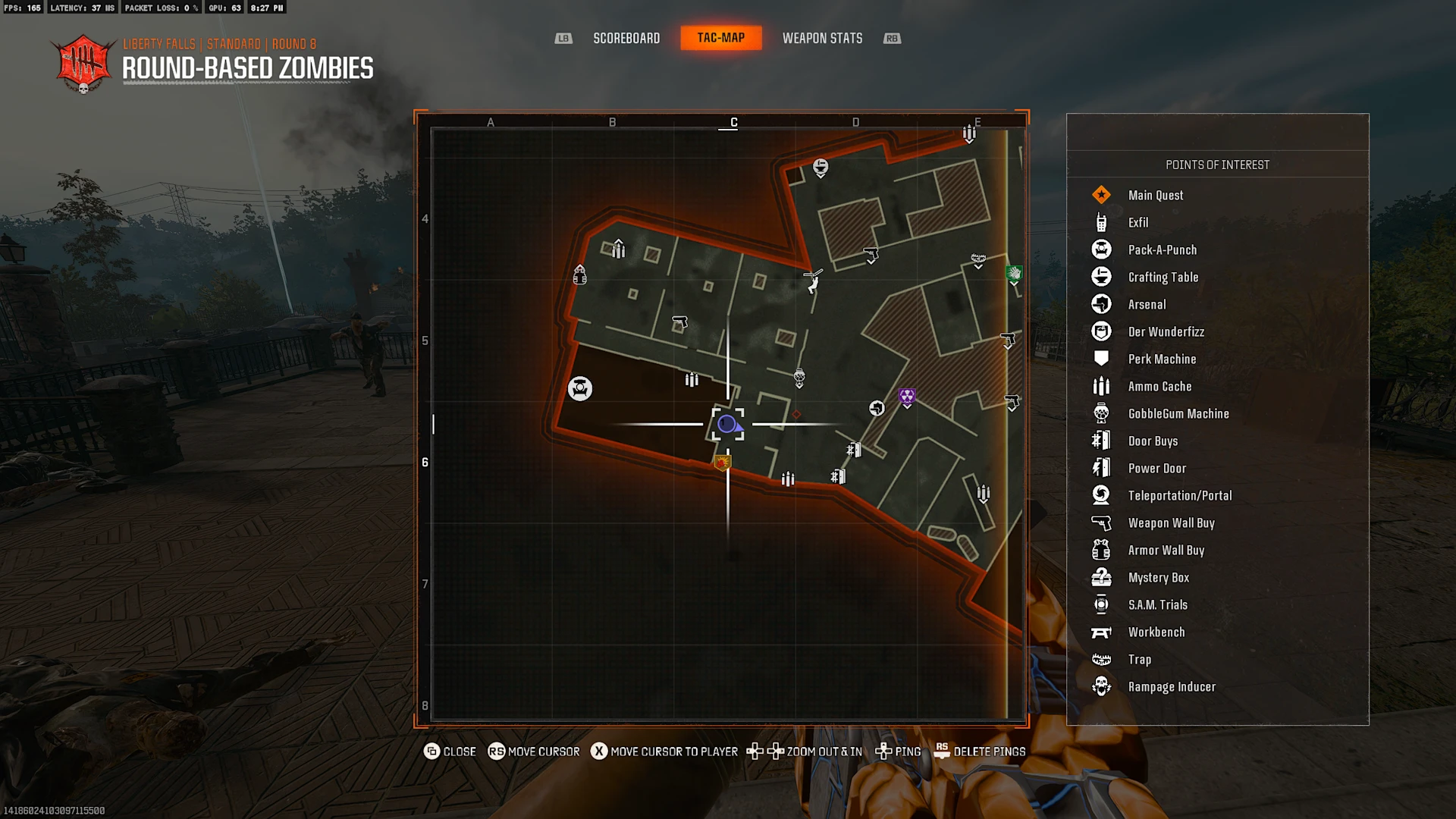Select the Pack-A-Punch marker on the map
Viewport: 1456px width, 819px height.
[580, 389]
